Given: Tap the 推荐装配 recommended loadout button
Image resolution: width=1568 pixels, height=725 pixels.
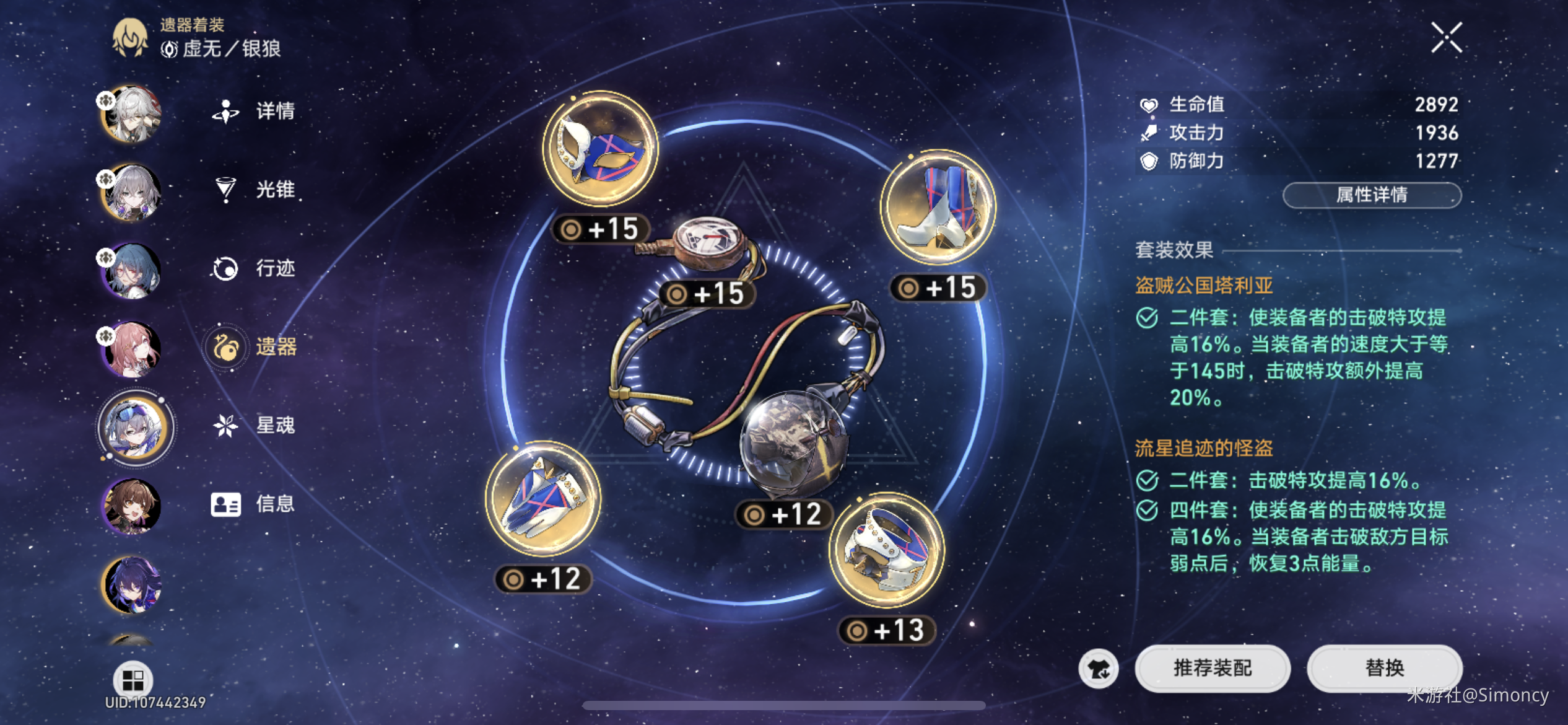Looking at the screenshot, I should (x=1212, y=668).
